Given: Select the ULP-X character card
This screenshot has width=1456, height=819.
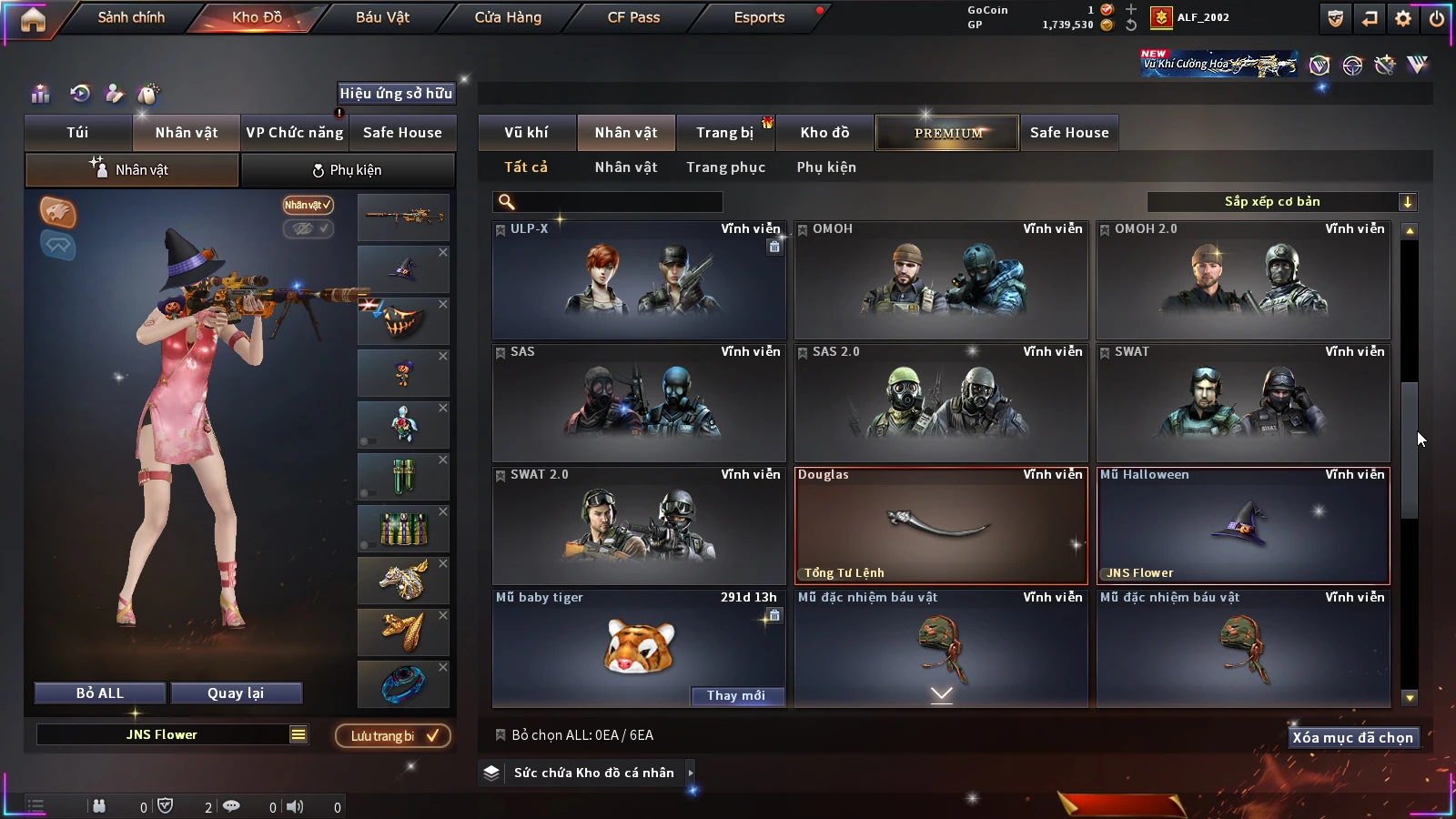Looking at the screenshot, I should 639,280.
